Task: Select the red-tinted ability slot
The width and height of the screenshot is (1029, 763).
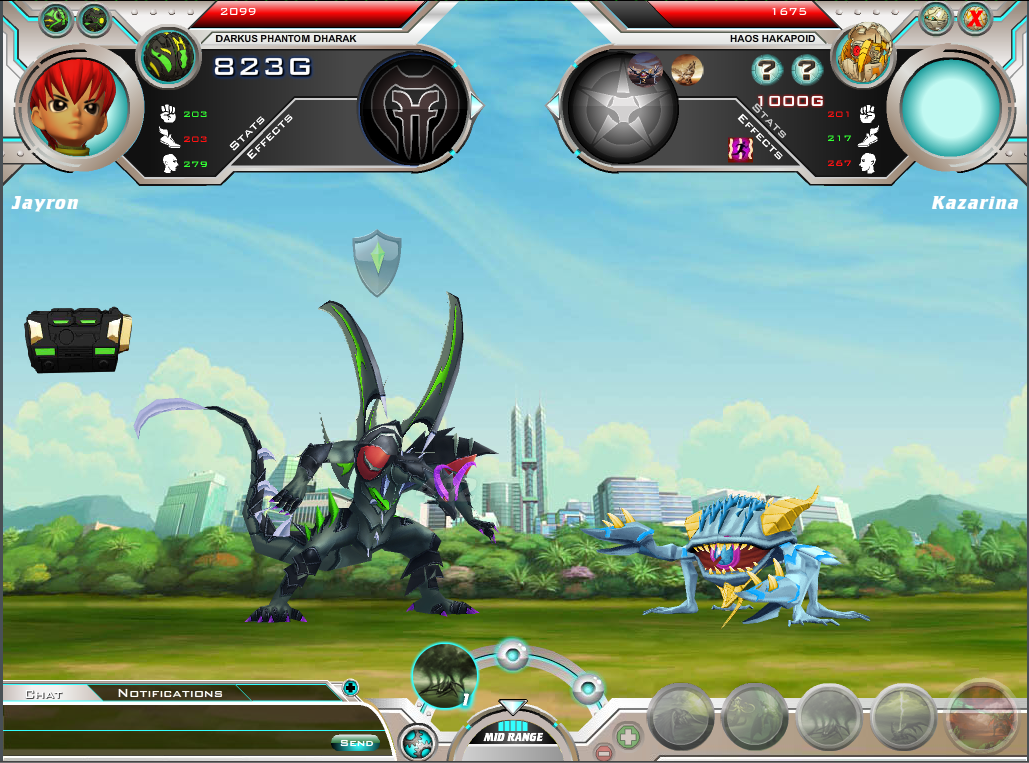Action: coord(982,717)
